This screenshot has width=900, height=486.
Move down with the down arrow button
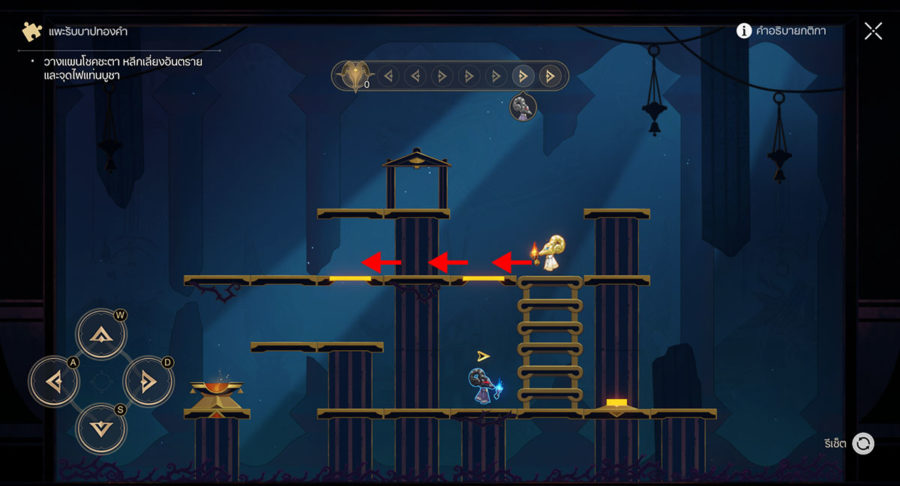pyautogui.click(x=102, y=427)
